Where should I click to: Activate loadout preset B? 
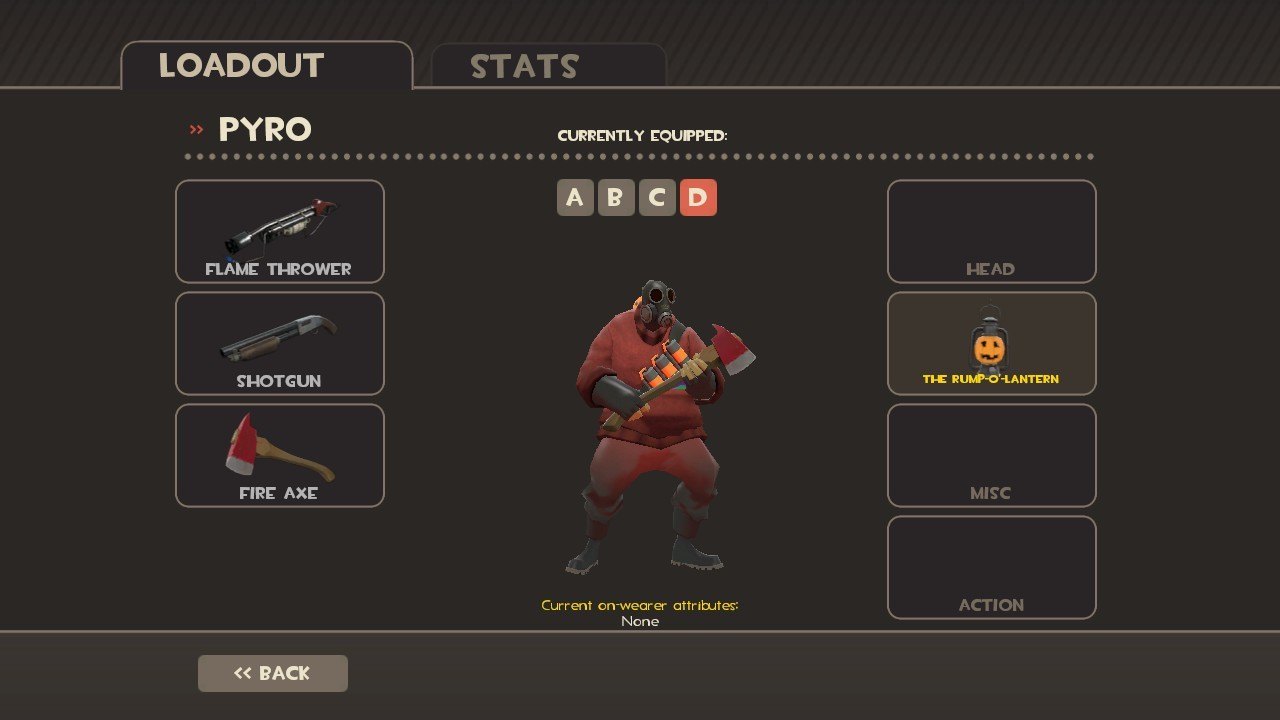click(x=616, y=198)
